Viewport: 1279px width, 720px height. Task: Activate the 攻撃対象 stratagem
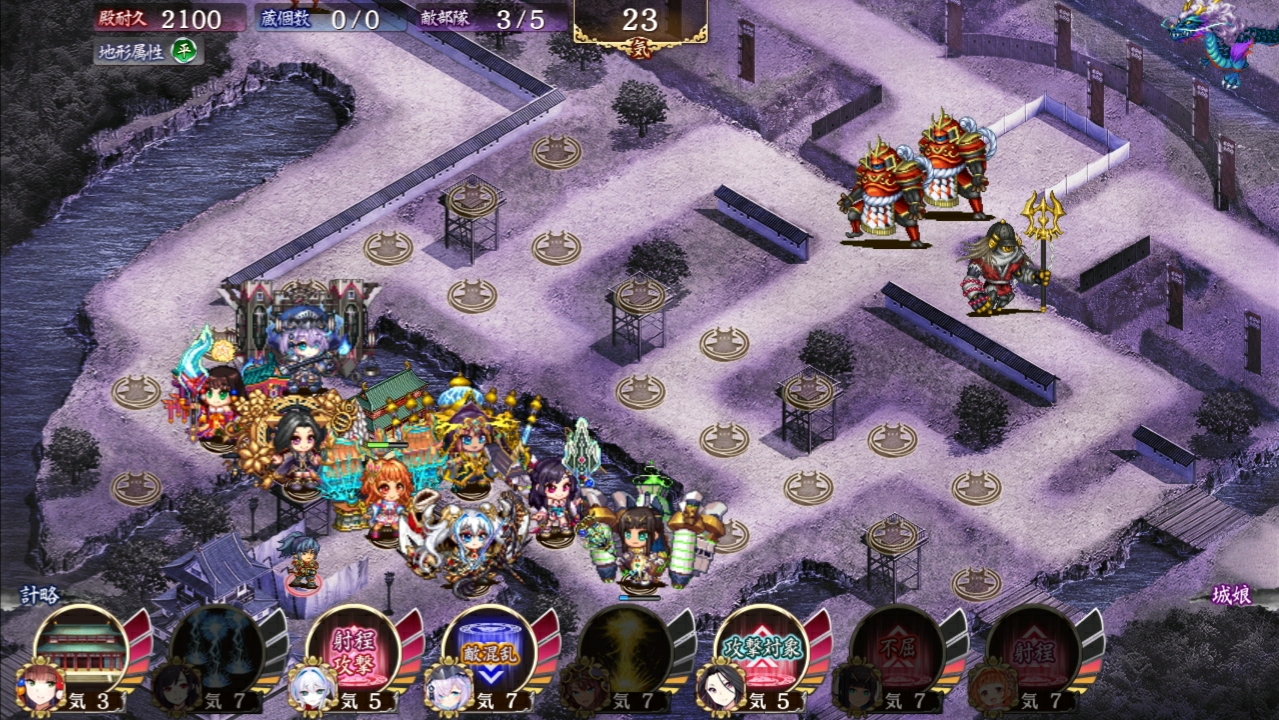(x=760, y=648)
